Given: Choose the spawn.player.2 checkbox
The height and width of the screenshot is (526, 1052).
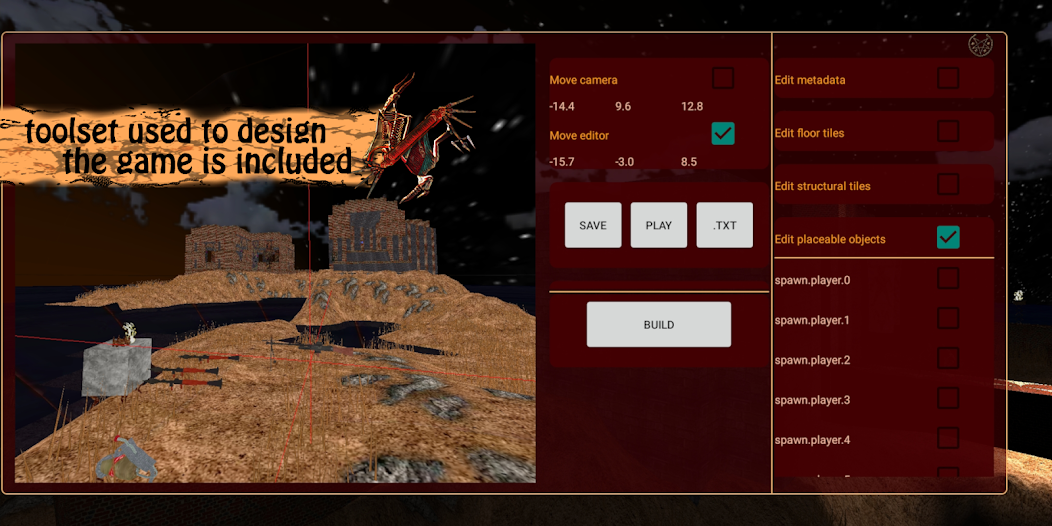Looking at the screenshot, I should point(948,359).
